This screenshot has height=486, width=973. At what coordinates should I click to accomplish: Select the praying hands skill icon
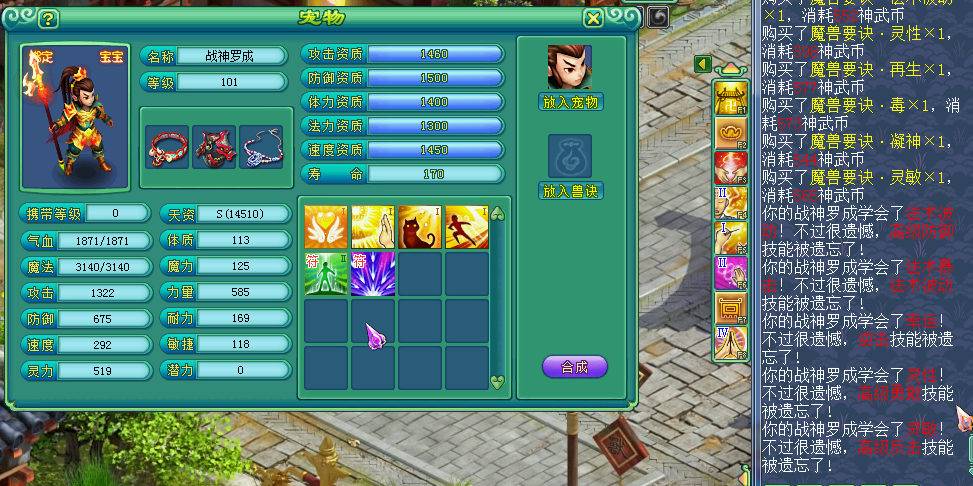click(373, 227)
